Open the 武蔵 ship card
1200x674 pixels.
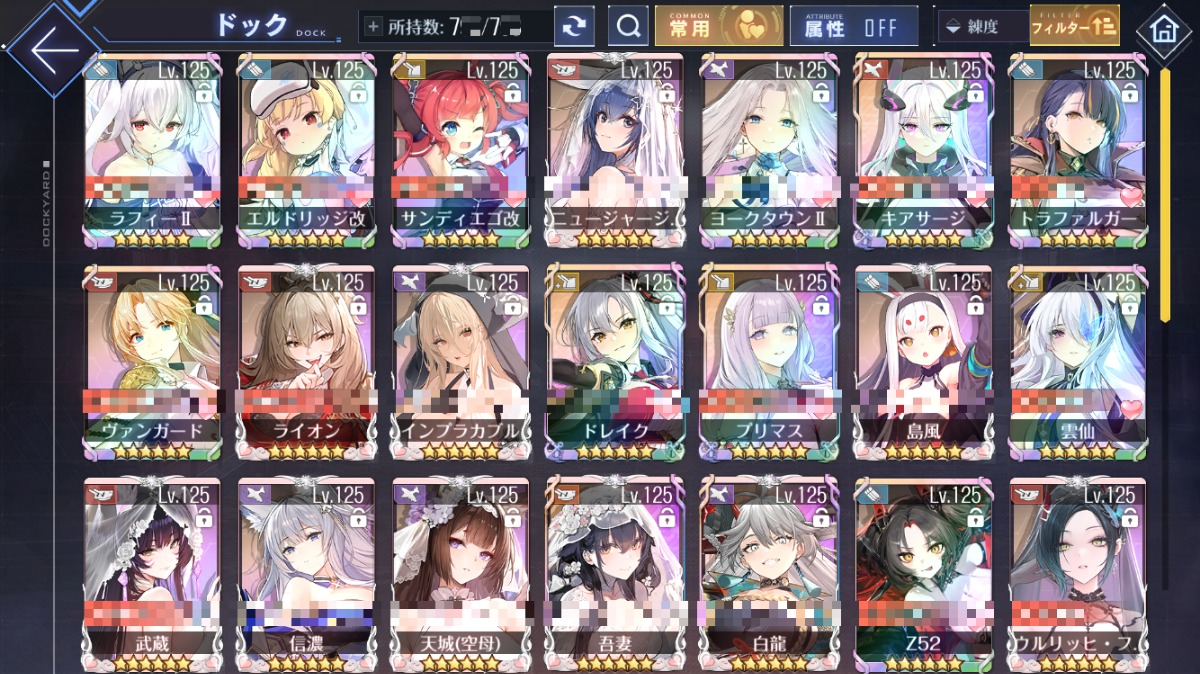pos(153,573)
